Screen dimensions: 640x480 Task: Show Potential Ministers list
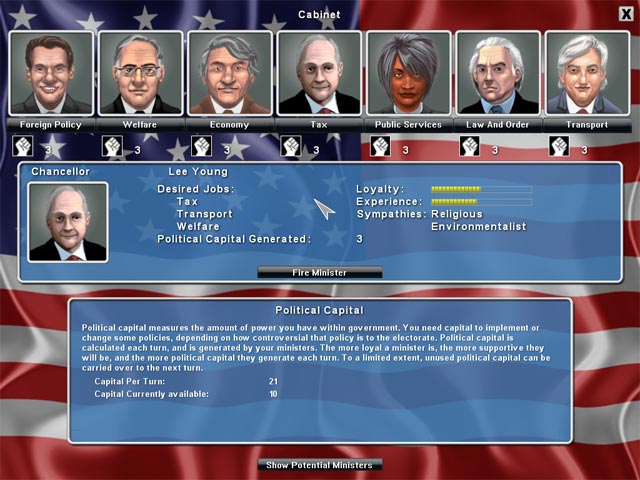[320, 465]
